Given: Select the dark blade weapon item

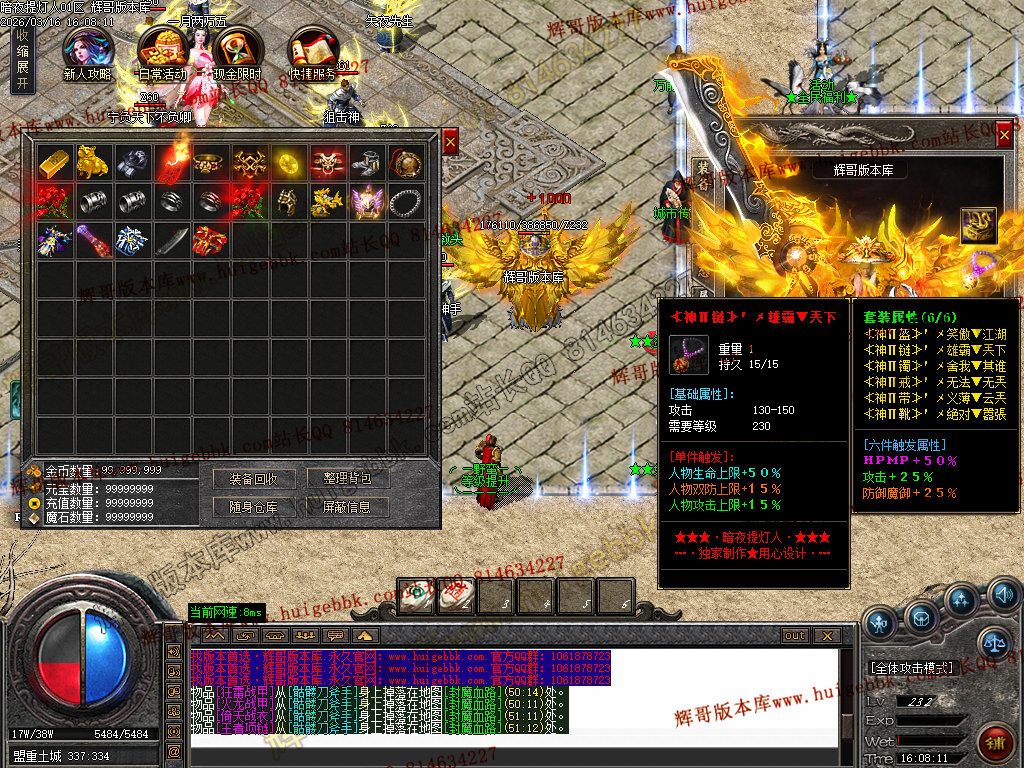Looking at the screenshot, I should point(171,240).
